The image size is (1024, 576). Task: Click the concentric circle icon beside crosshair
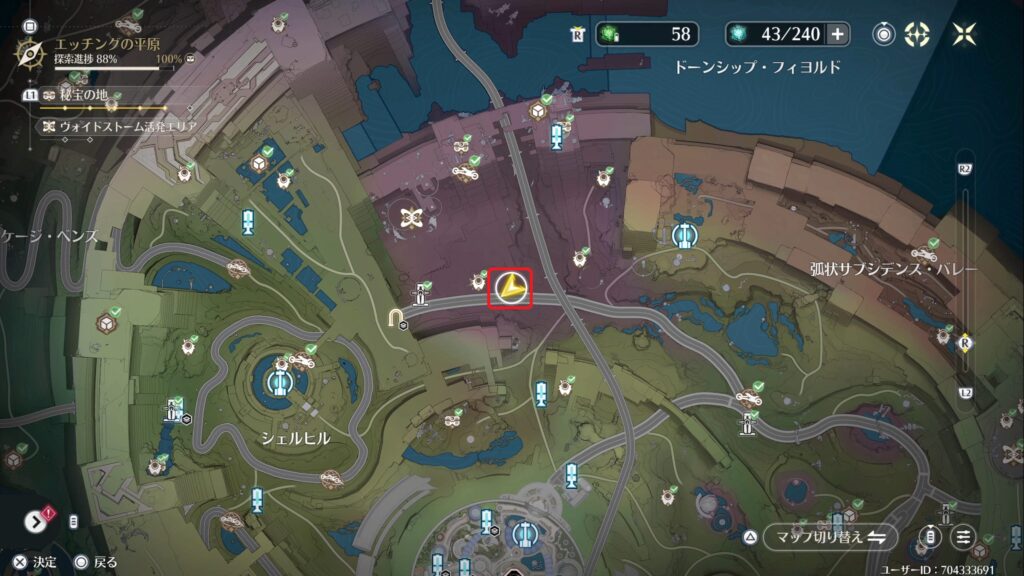(x=884, y=34)
